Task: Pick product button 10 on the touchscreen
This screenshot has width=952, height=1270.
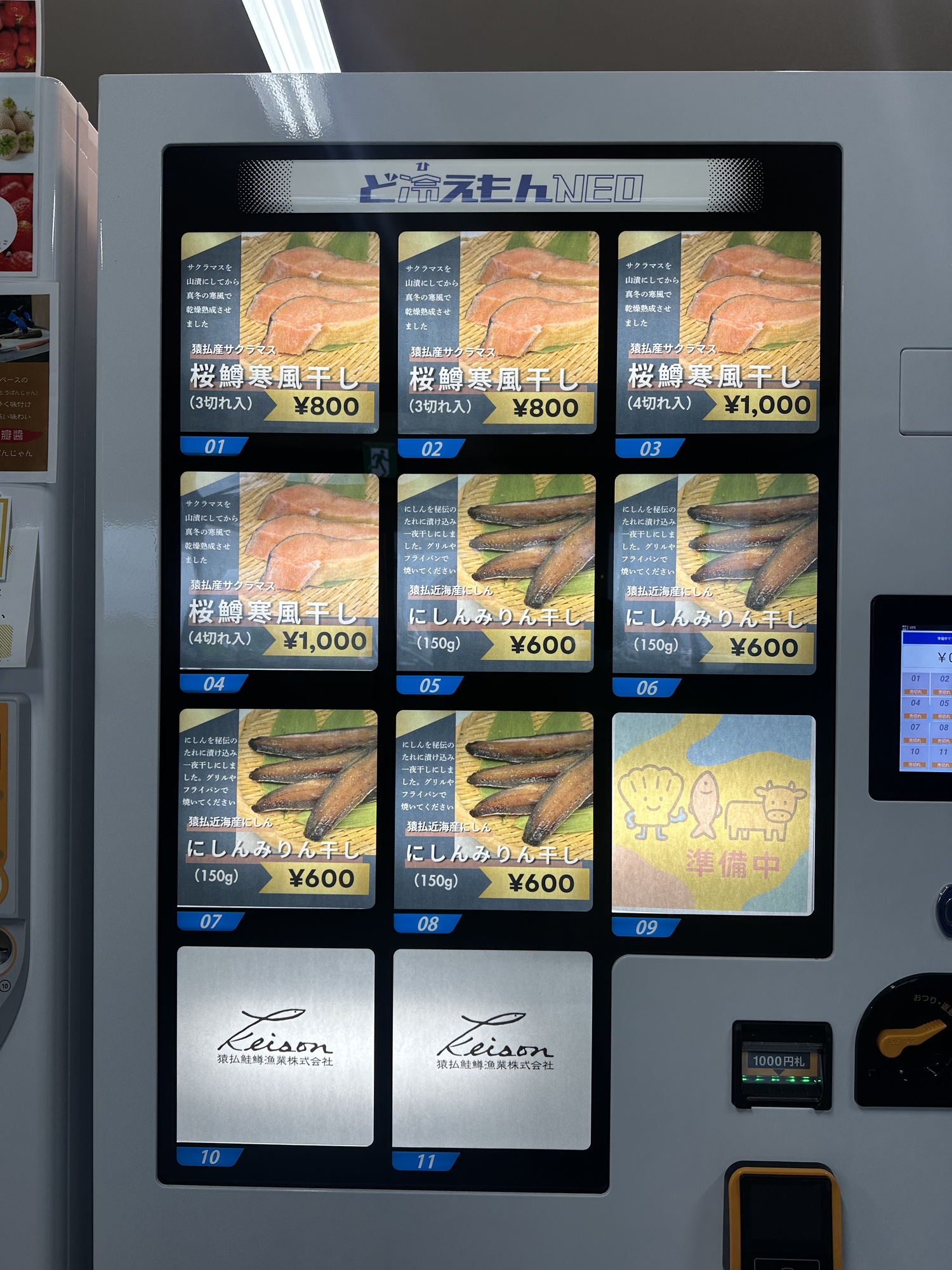Action: 915,755
